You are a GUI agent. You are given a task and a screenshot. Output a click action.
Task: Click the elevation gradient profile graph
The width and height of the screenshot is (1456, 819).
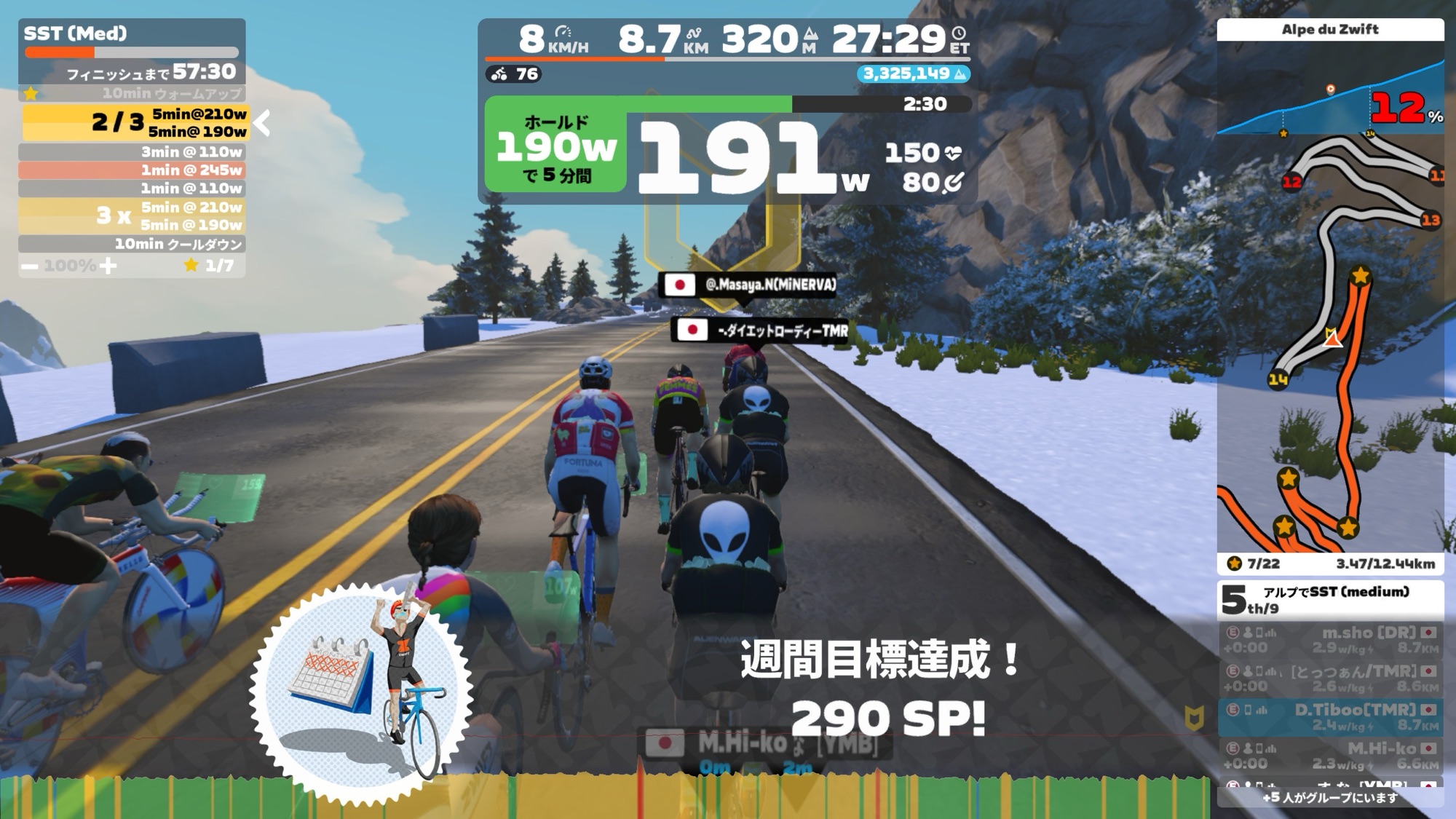tap(1330, 102)
